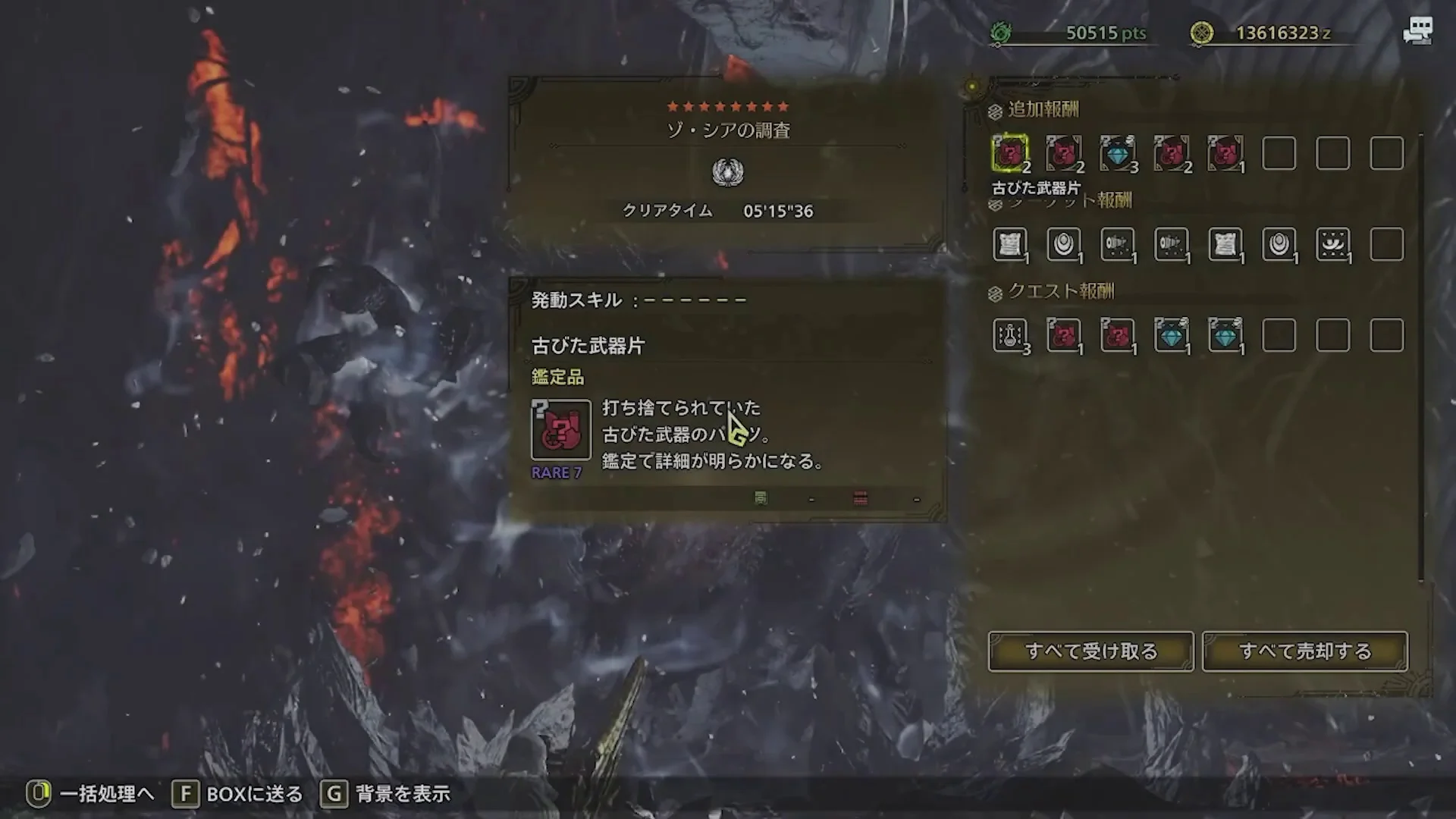This screenshot has width=1456, height=819.
Task: Select the ammo-shaped reward icon in target rewards
Action: [x=1118, y=244]
